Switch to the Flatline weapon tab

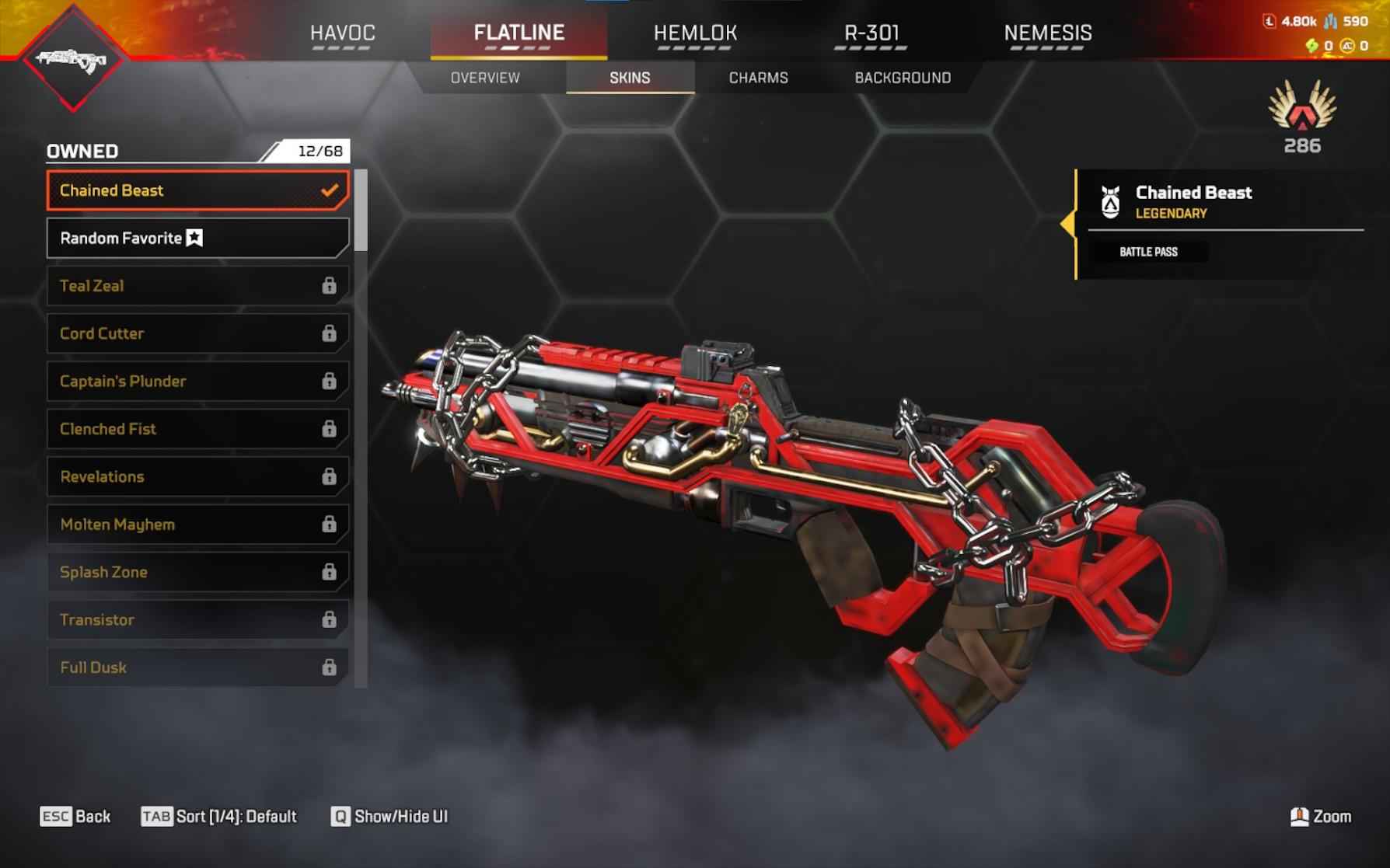pyautogui.click(x=519, y=33)
